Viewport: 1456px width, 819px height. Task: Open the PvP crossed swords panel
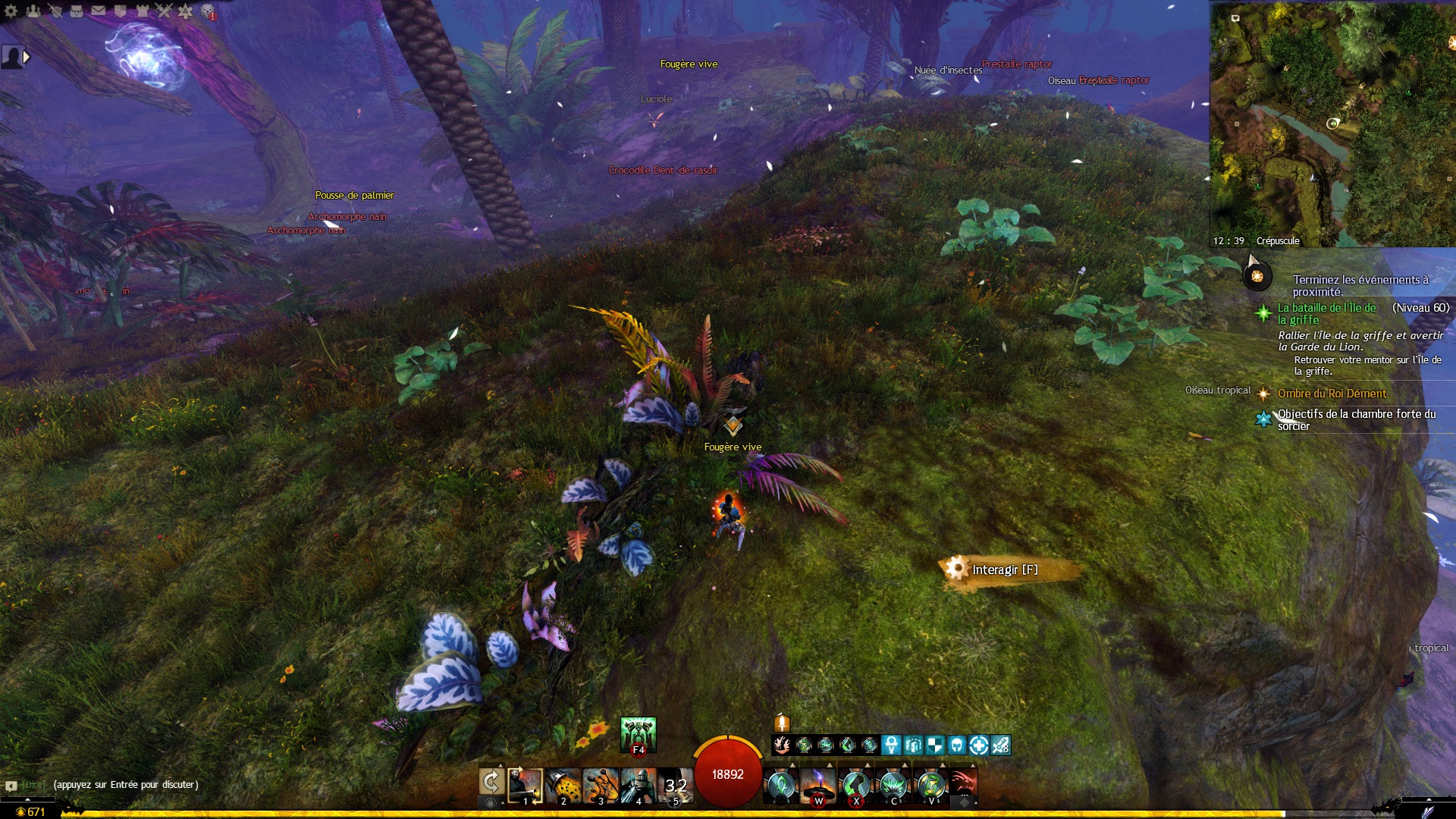pyautogui.click(x=164, y=11)
